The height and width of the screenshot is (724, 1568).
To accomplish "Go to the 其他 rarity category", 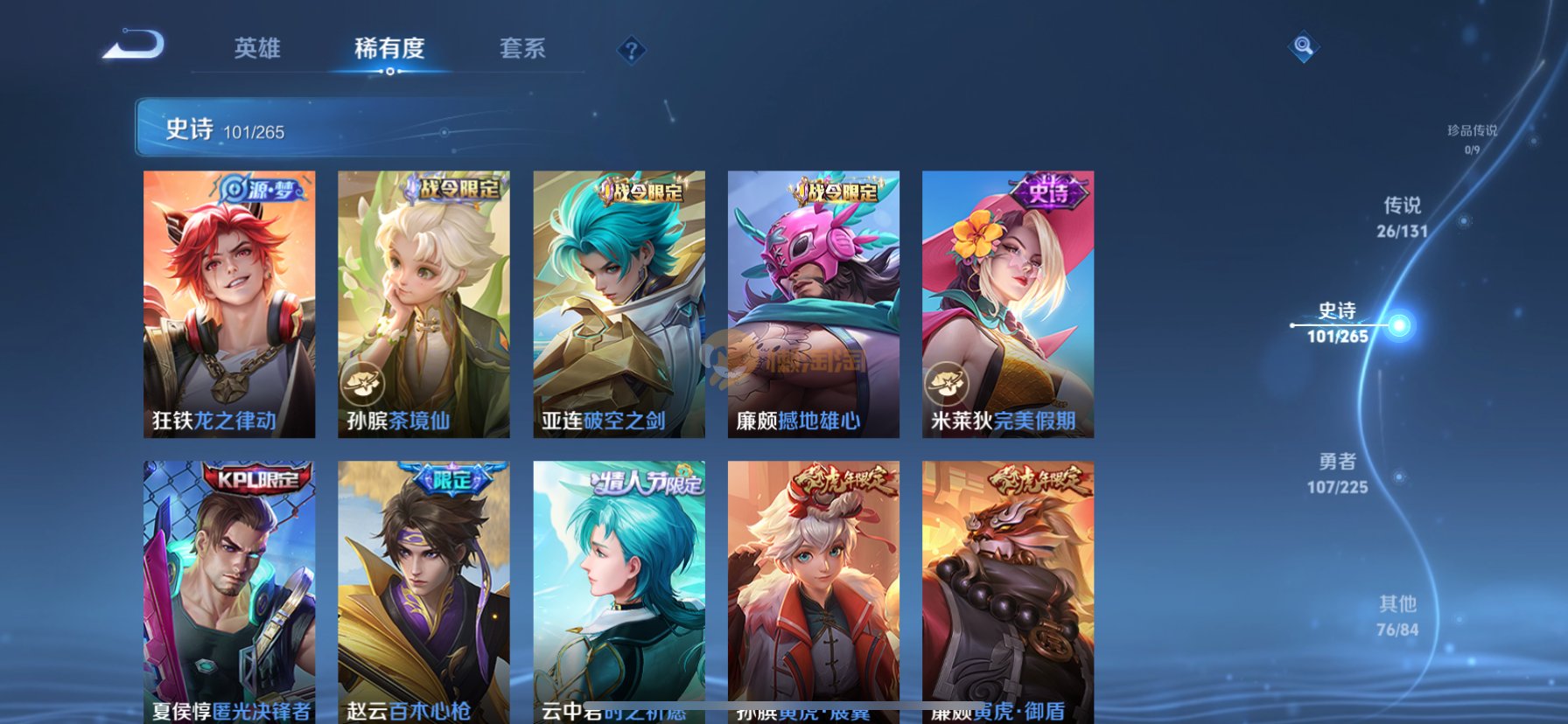I will coord(1397,615).
